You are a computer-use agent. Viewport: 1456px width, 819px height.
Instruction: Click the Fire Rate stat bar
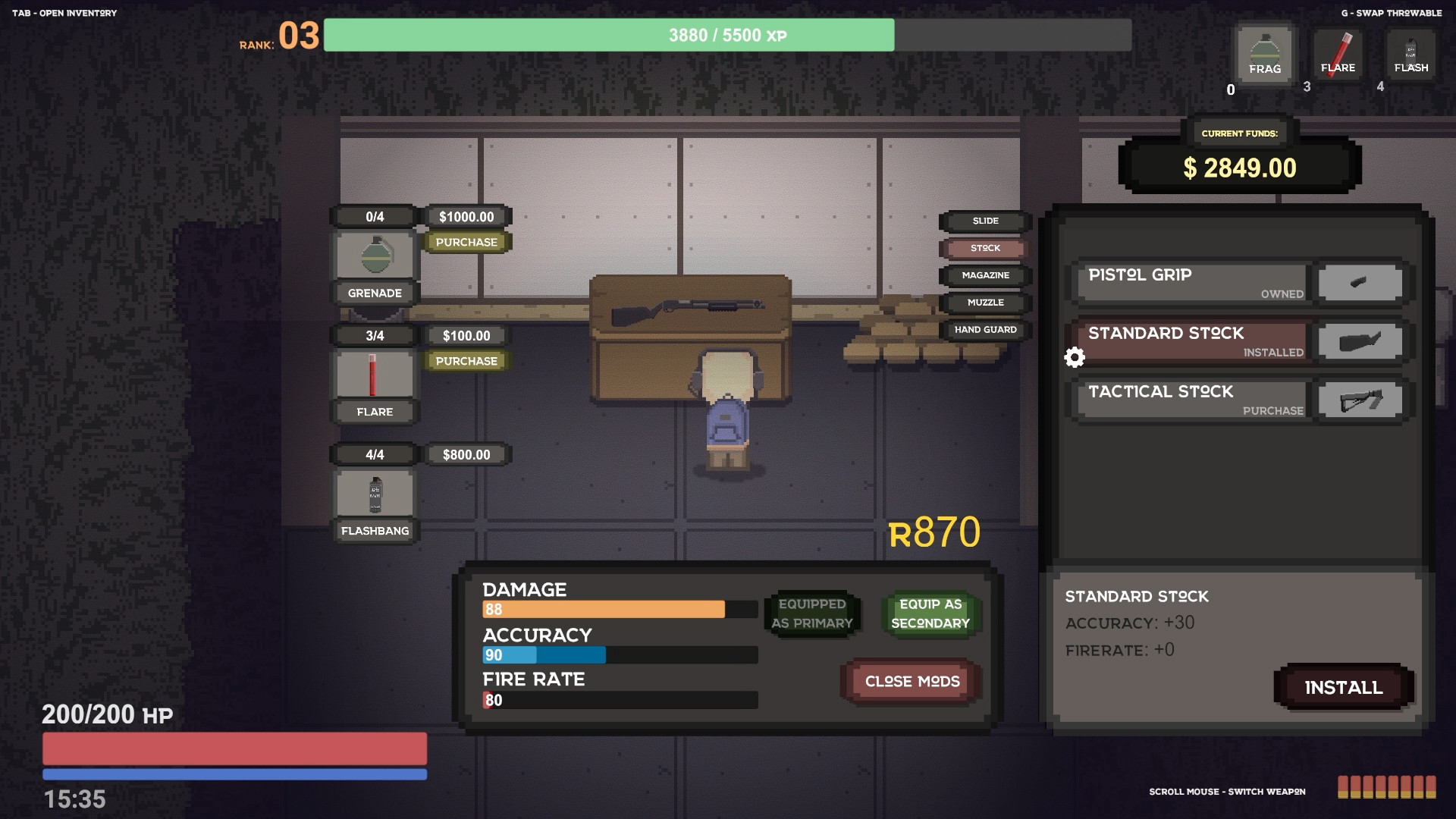point(620,699)
